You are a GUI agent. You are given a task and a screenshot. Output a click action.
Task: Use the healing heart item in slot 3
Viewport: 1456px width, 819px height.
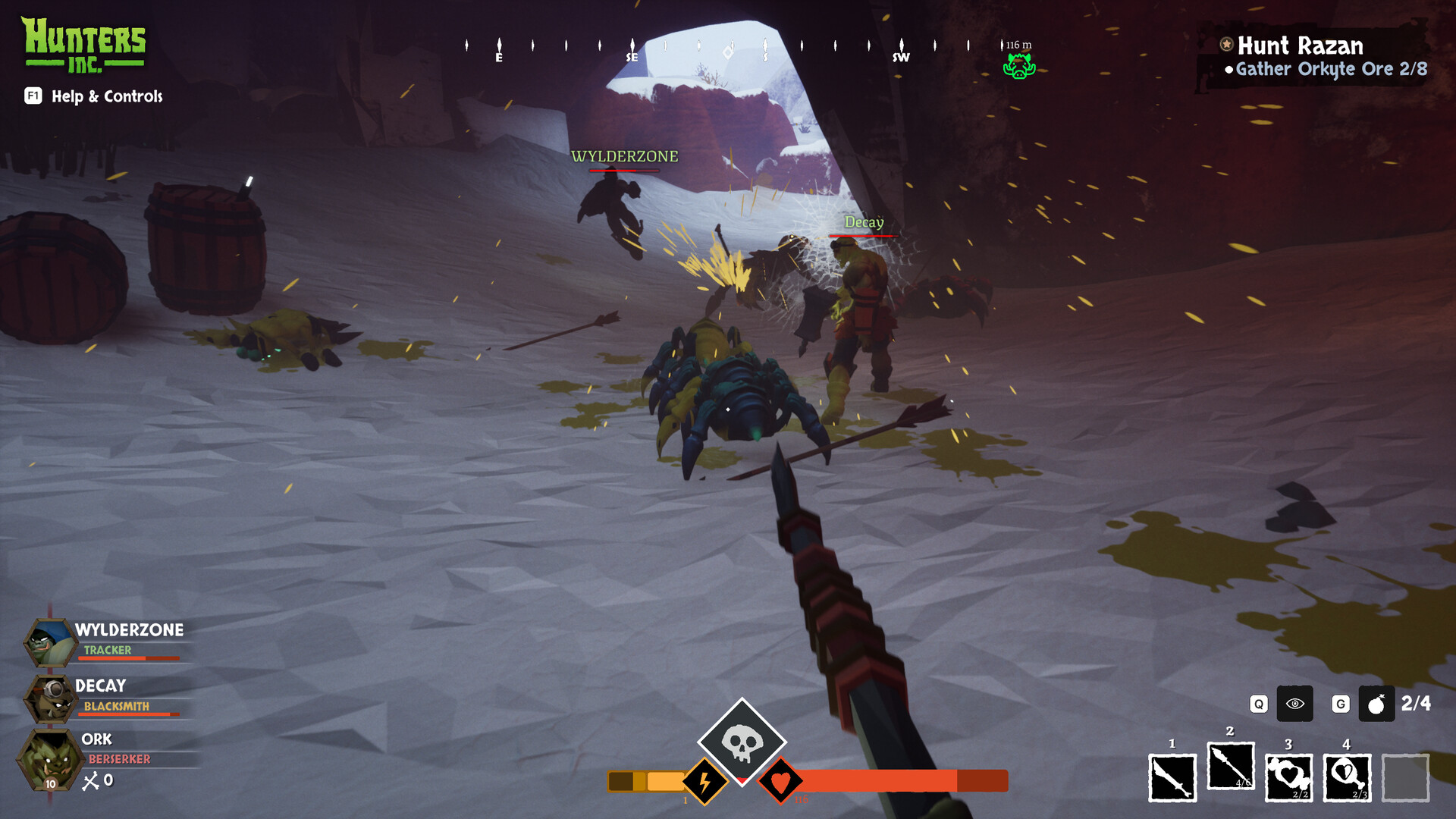tap(1290, 777)
